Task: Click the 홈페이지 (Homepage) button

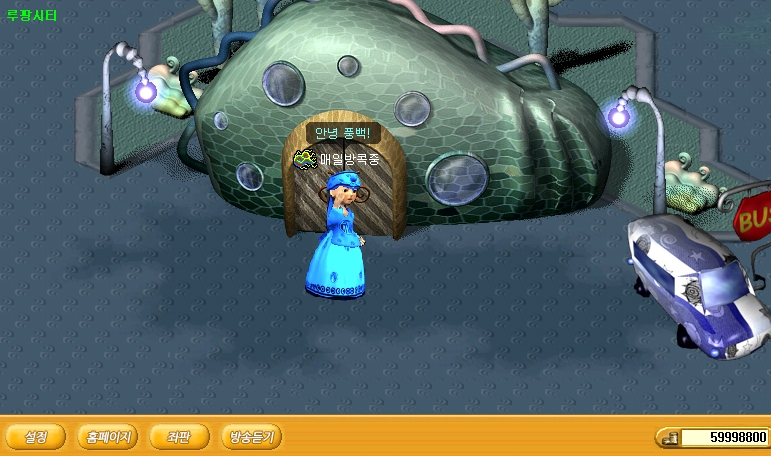Action: [x=109, y=437]
